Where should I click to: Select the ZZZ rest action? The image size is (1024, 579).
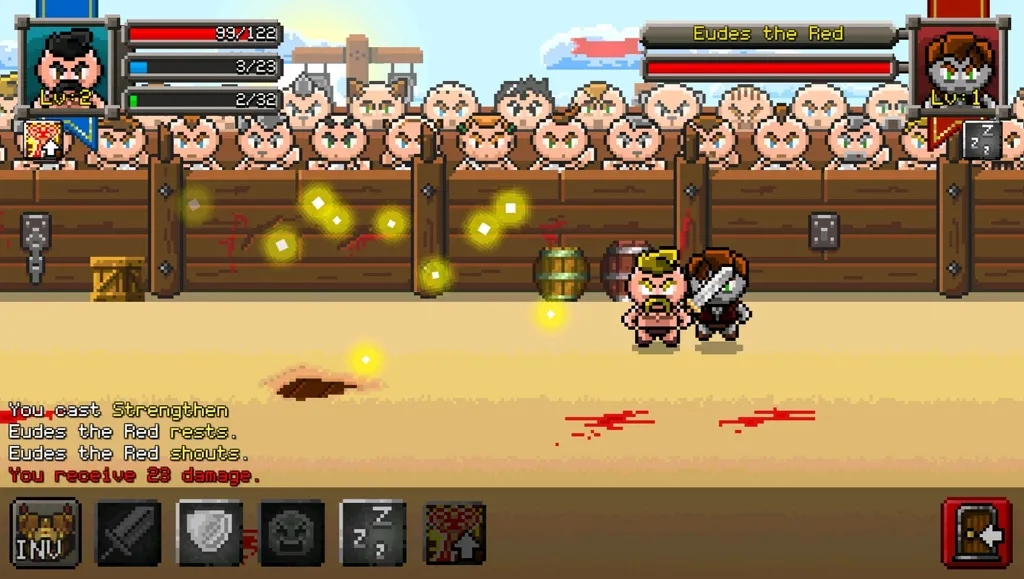[x=373, y=532]
